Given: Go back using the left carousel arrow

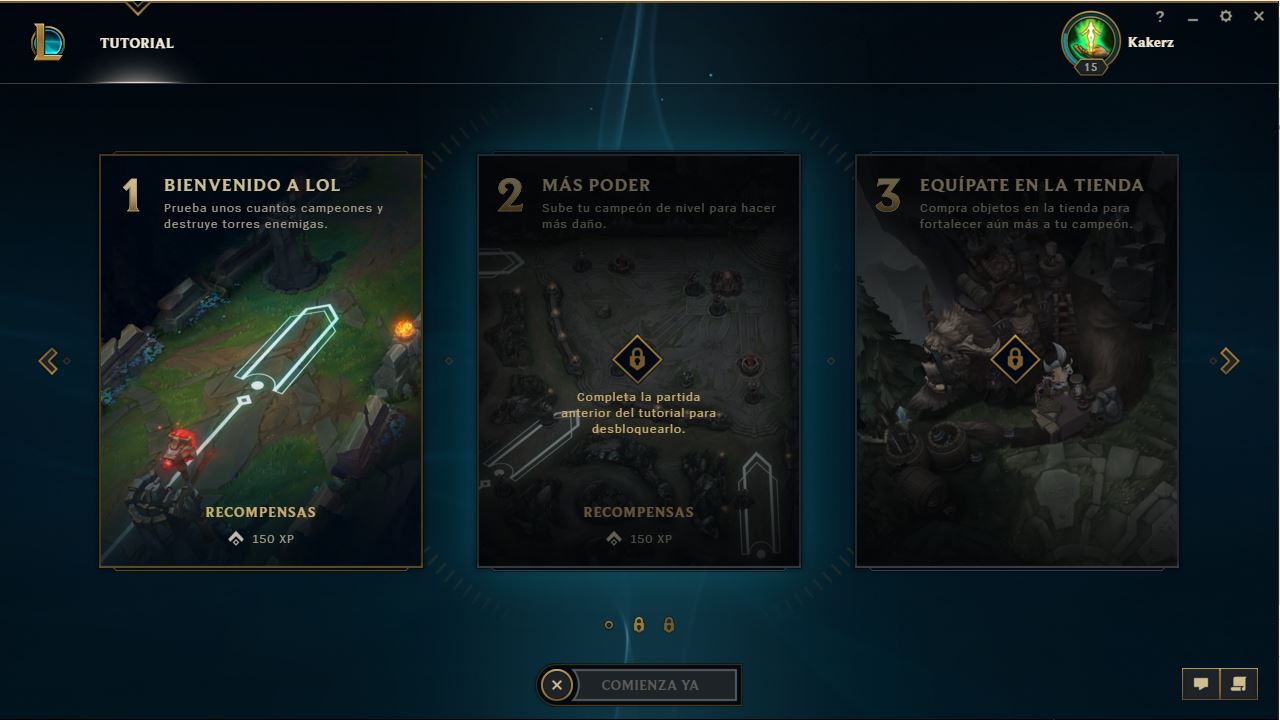Looking at the screenshot, I should [48, 360].
